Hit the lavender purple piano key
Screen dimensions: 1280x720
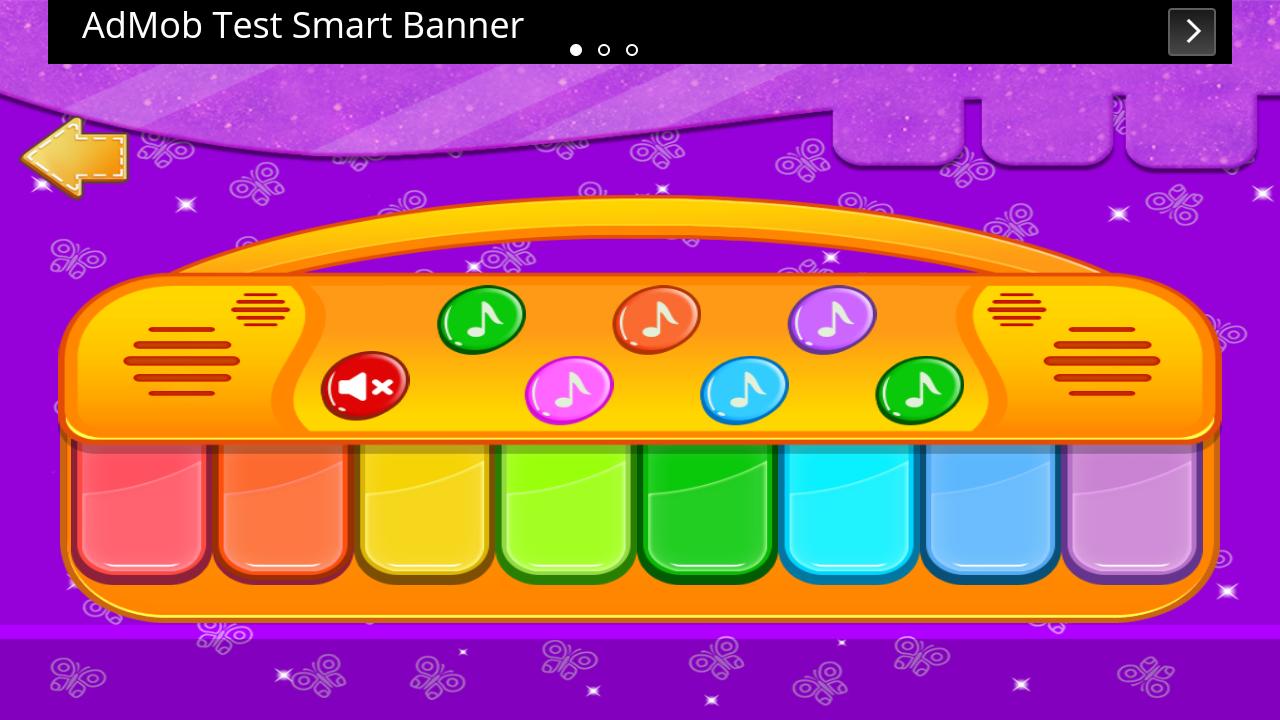(x=1131, y=510)
